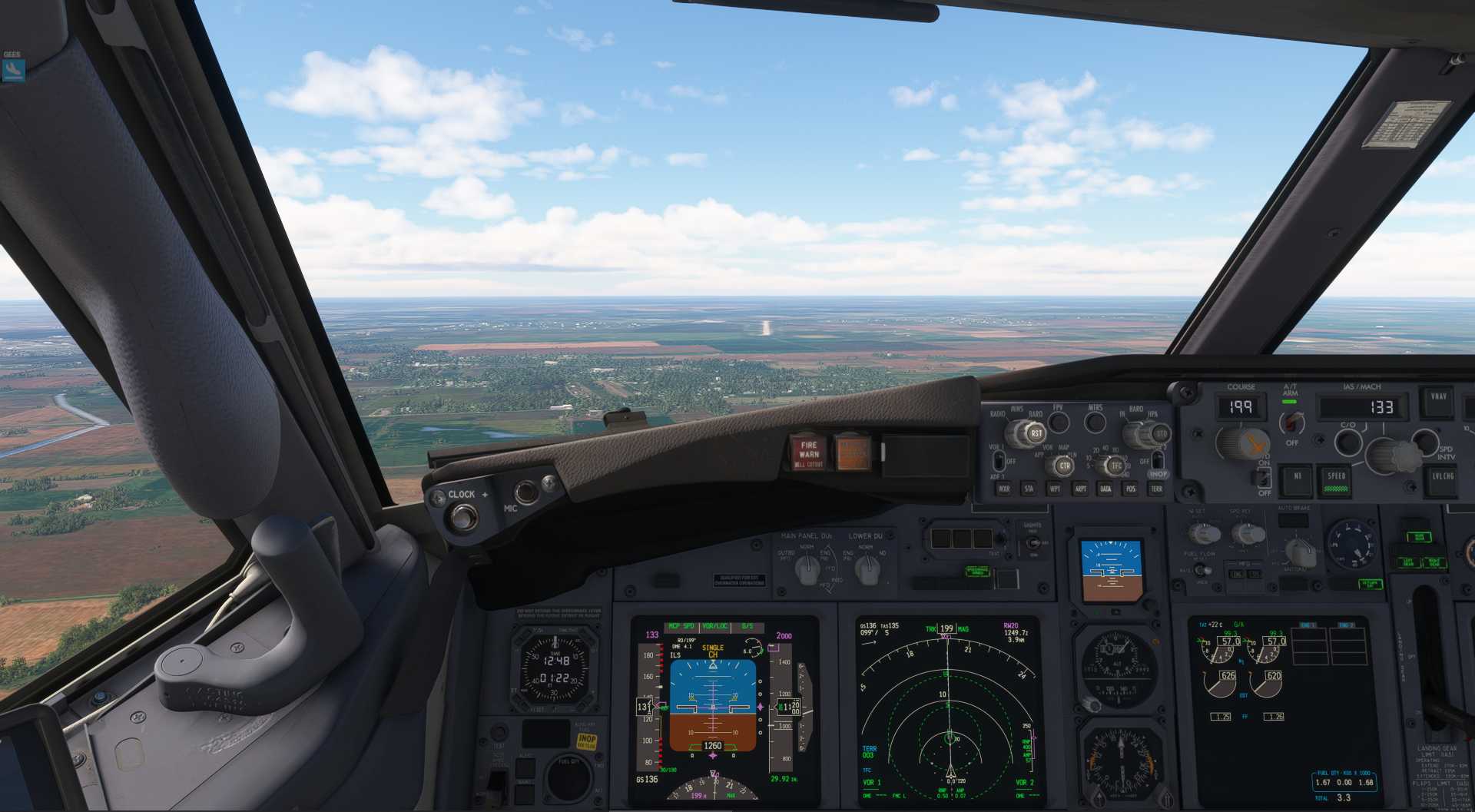Screen dimensions: 1475x812
Task: Toggle the DATA map button
Action: pos(1105,489)
